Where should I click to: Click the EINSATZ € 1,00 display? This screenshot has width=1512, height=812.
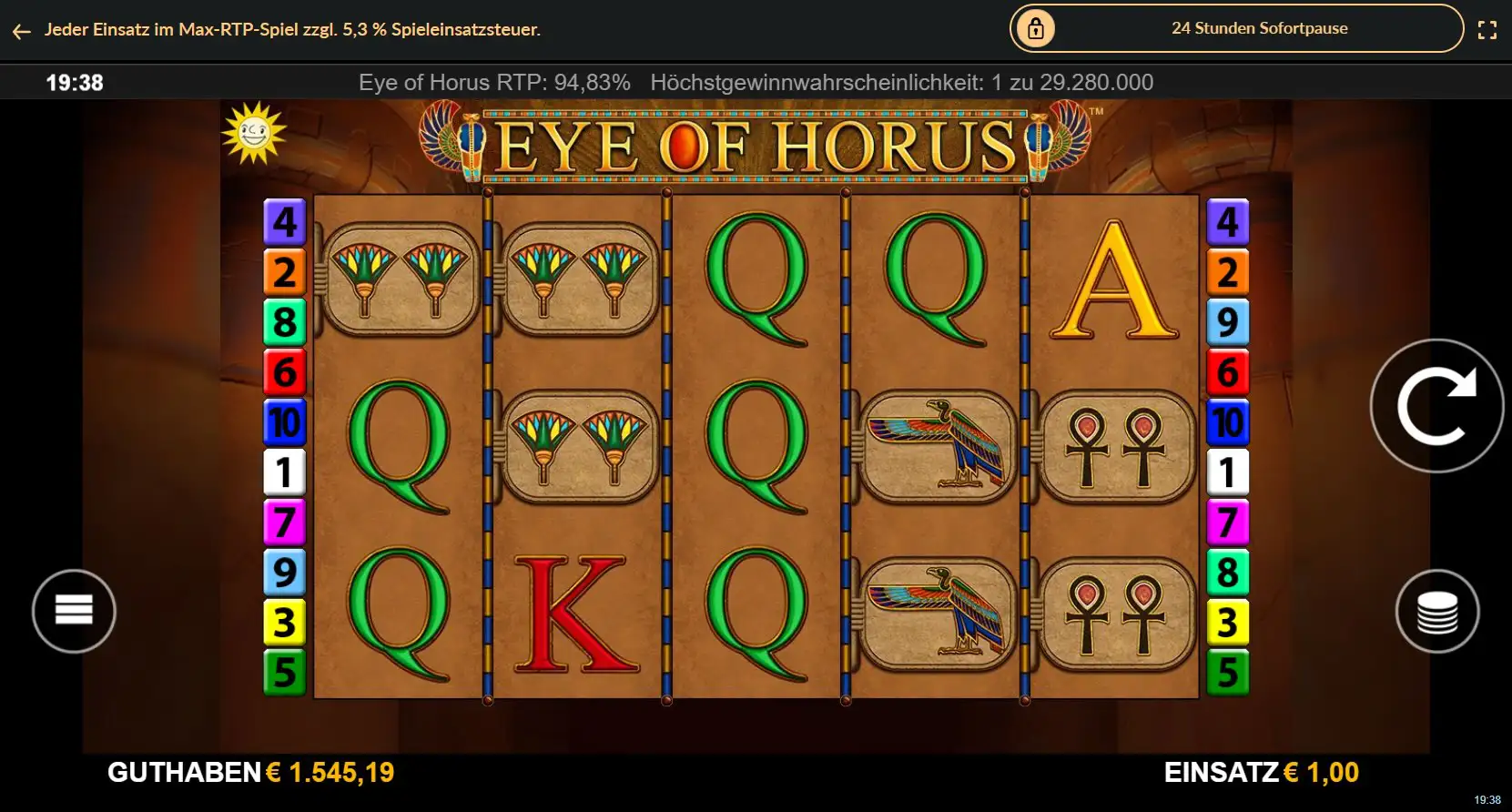1259,773
